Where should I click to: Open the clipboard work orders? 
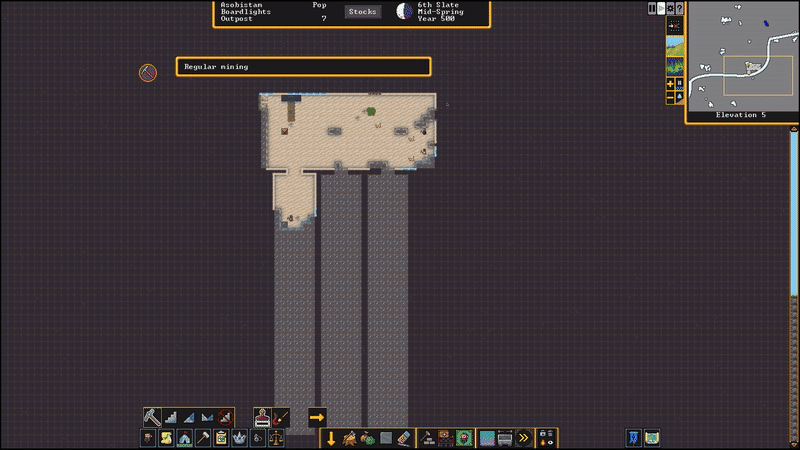pos(221,438)
